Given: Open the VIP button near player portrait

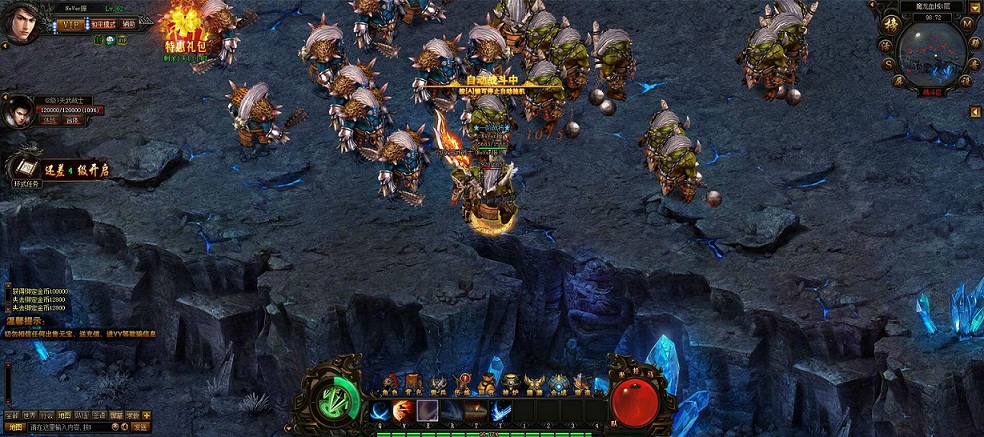Looking at the screenshot, I should [69, 23].
